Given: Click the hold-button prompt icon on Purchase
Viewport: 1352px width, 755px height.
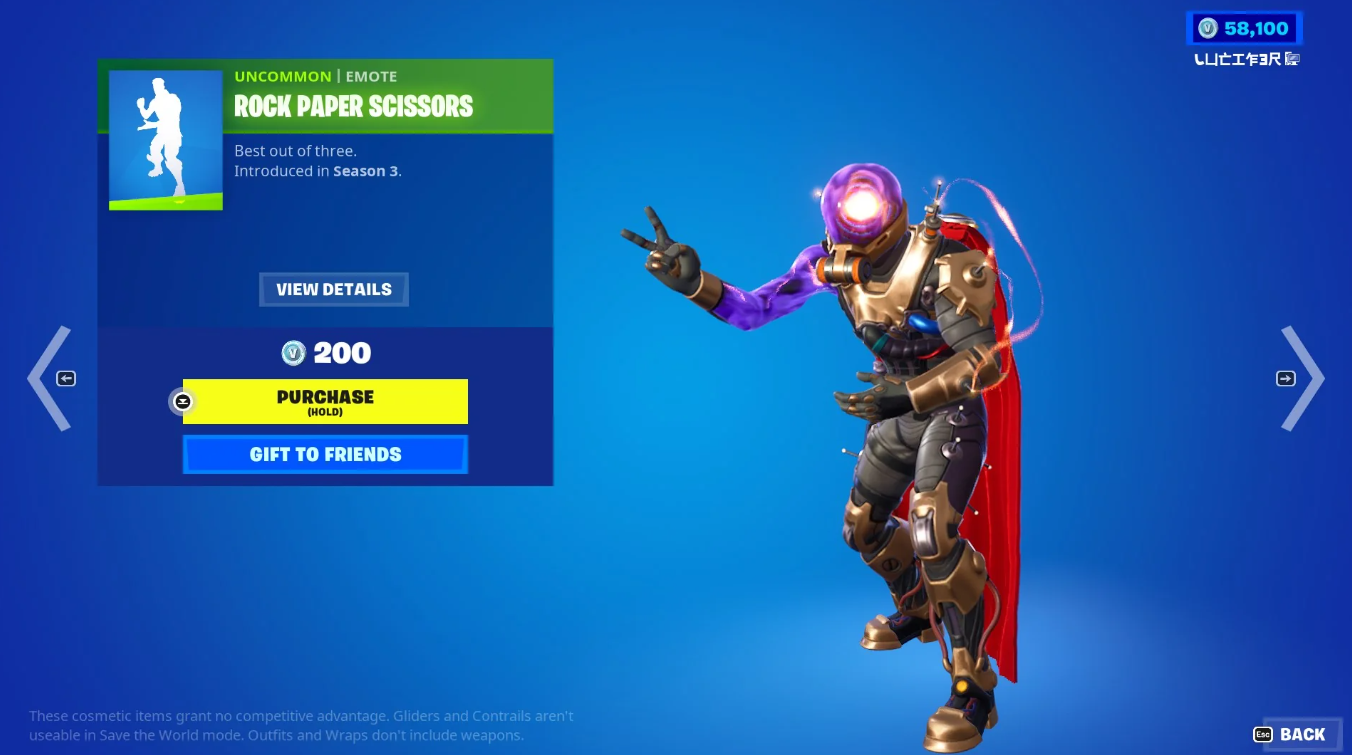Looking at the screenshot, I should [x=182, y=401].
